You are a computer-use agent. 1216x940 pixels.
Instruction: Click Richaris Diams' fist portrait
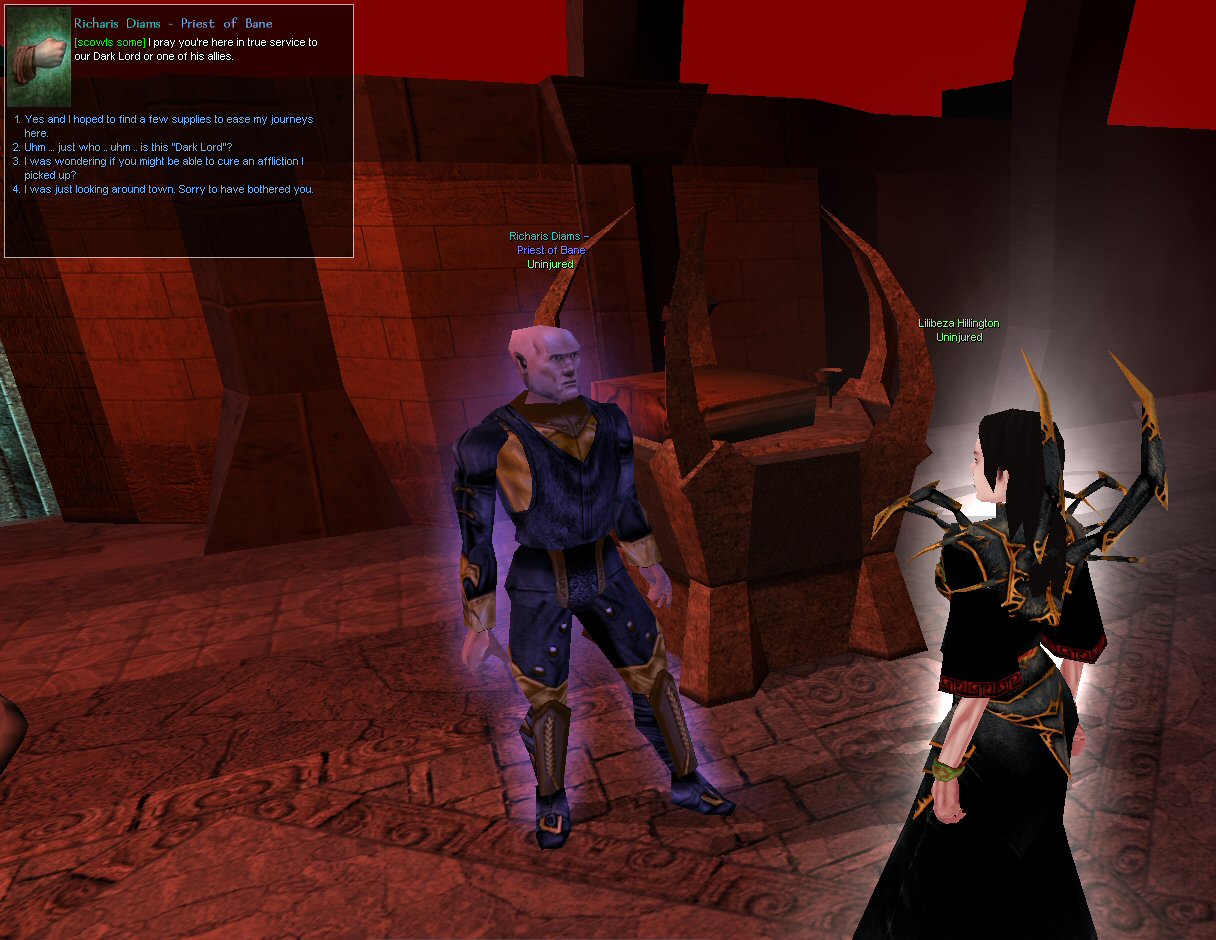pyautogui.click(x=38, y=56)
